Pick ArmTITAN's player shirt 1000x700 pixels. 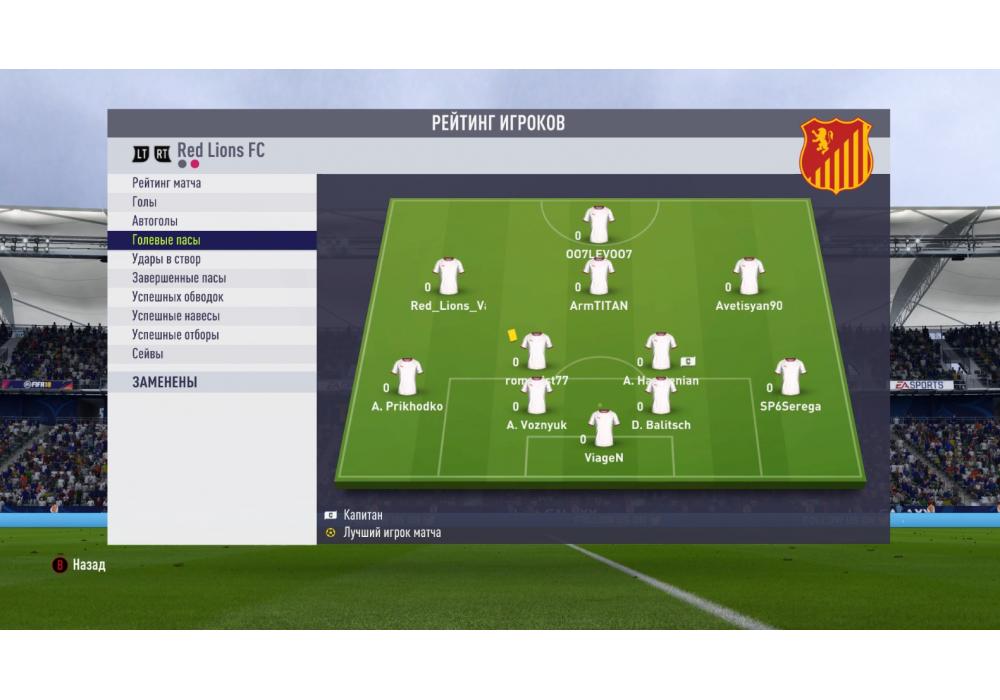tap(599, 276)
